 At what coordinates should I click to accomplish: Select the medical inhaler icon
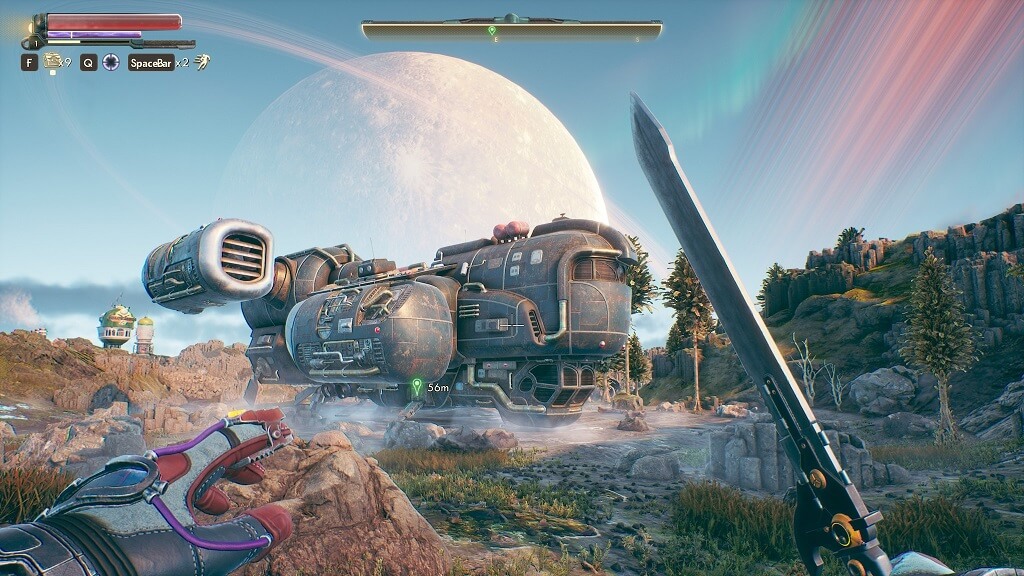click(x=51, y=62)
